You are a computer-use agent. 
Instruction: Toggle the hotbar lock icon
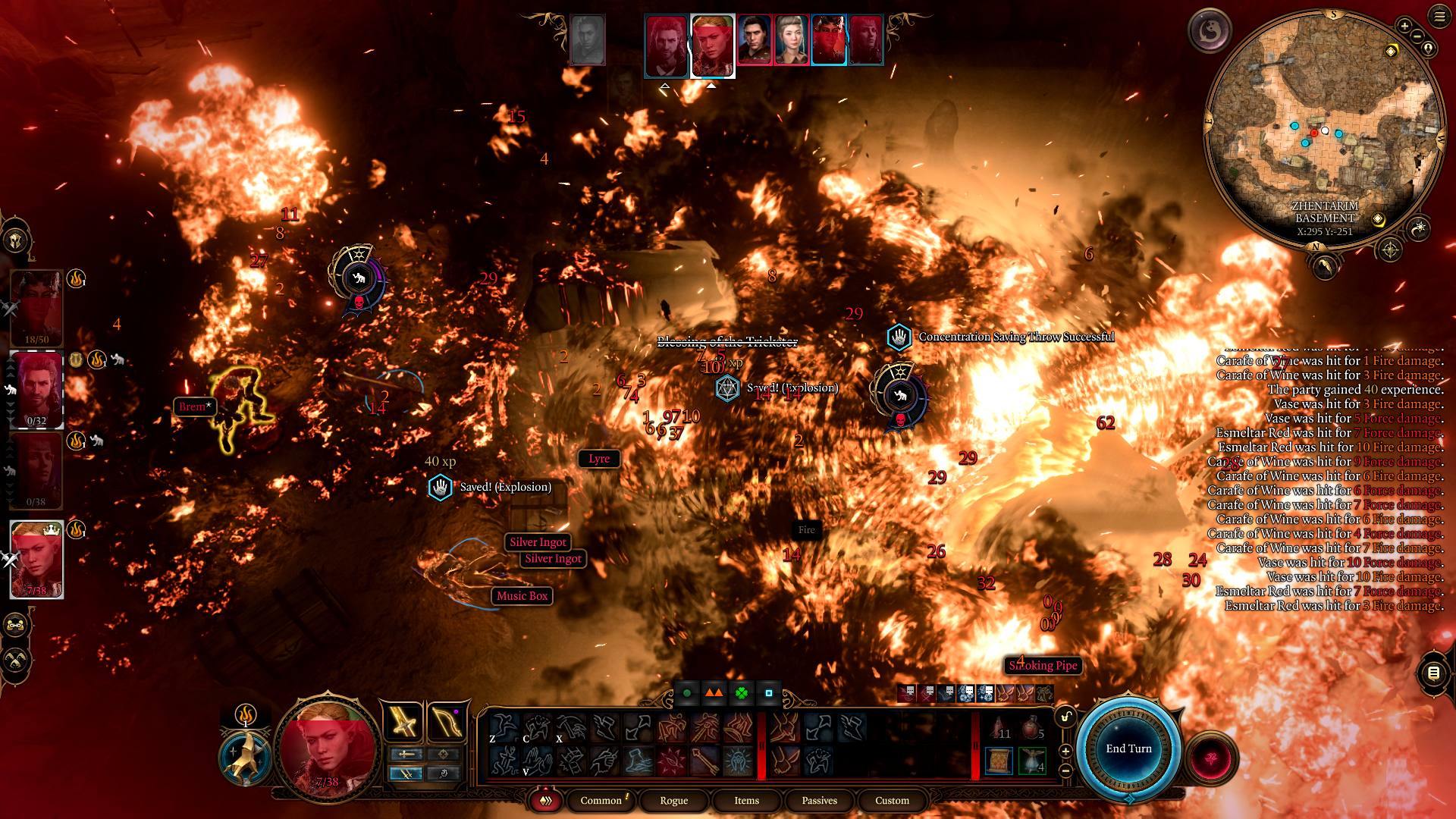click(1065, 717)
